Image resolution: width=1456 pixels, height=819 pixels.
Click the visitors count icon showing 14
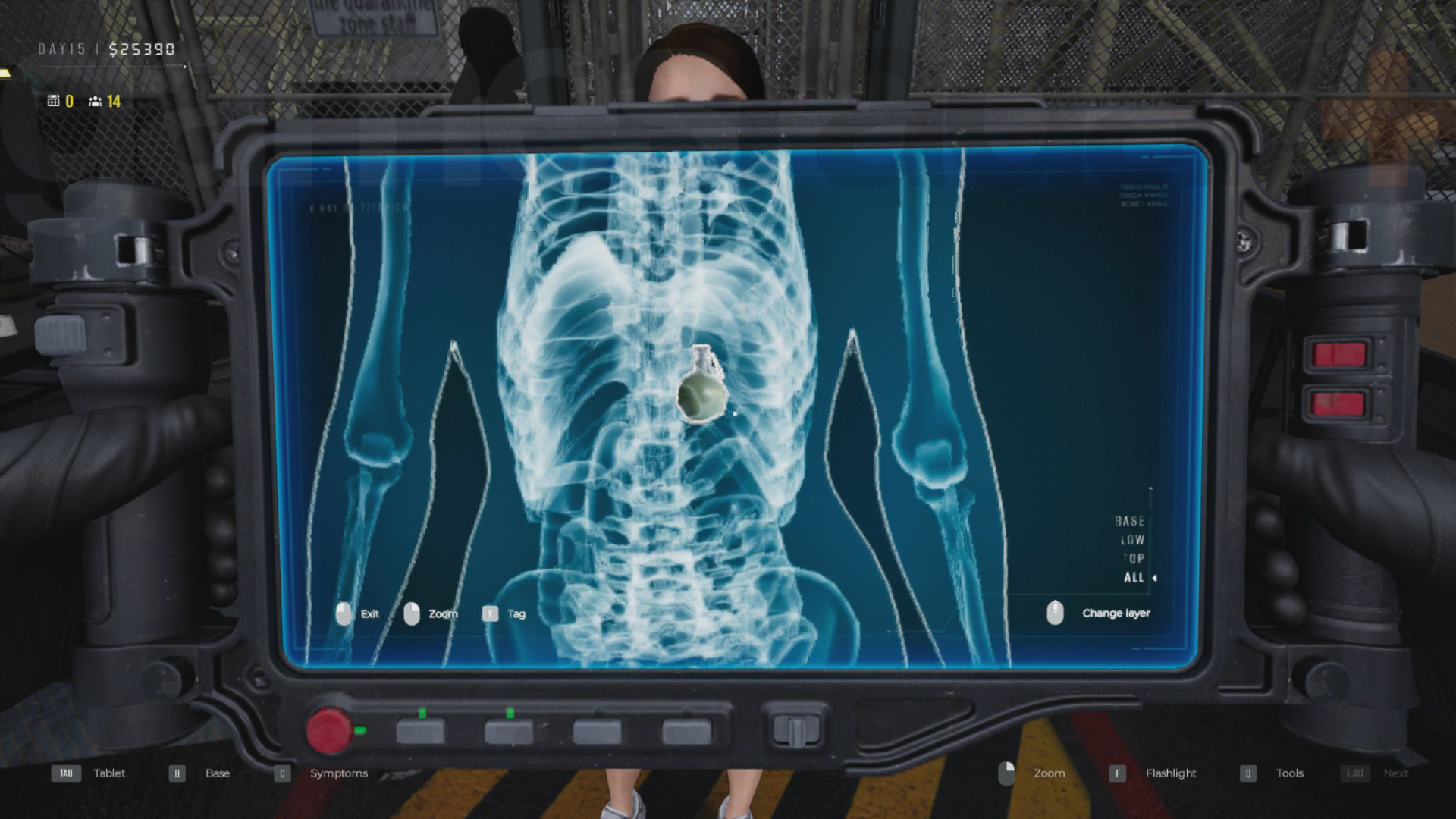coord(94,100)
